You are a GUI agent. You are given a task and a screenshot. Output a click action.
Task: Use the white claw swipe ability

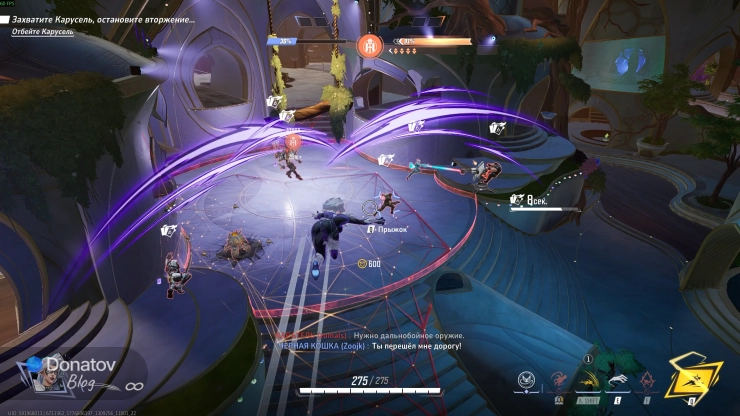click(617, 380)
